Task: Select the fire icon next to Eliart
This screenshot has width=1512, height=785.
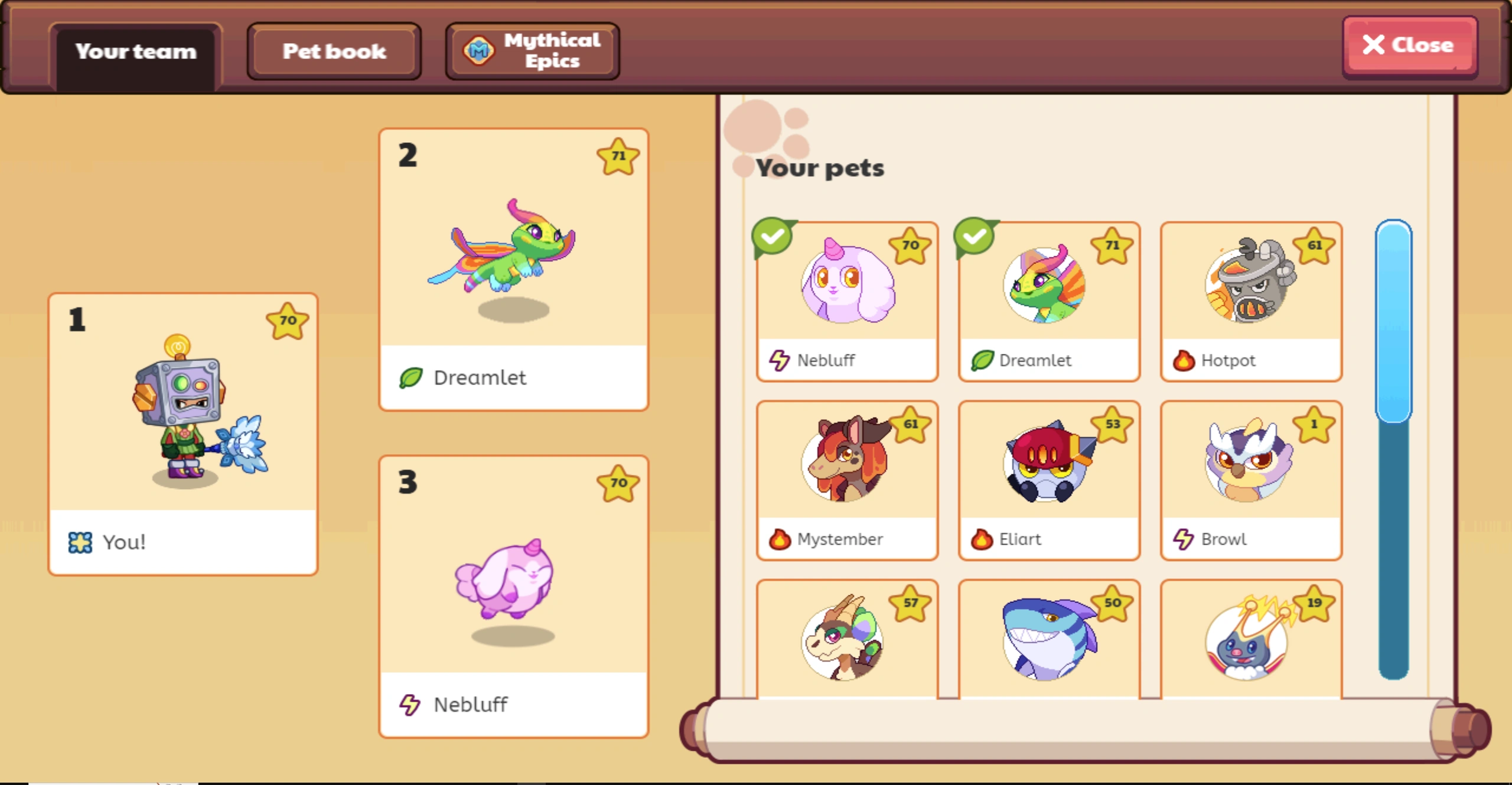Action: click(981, 539)
